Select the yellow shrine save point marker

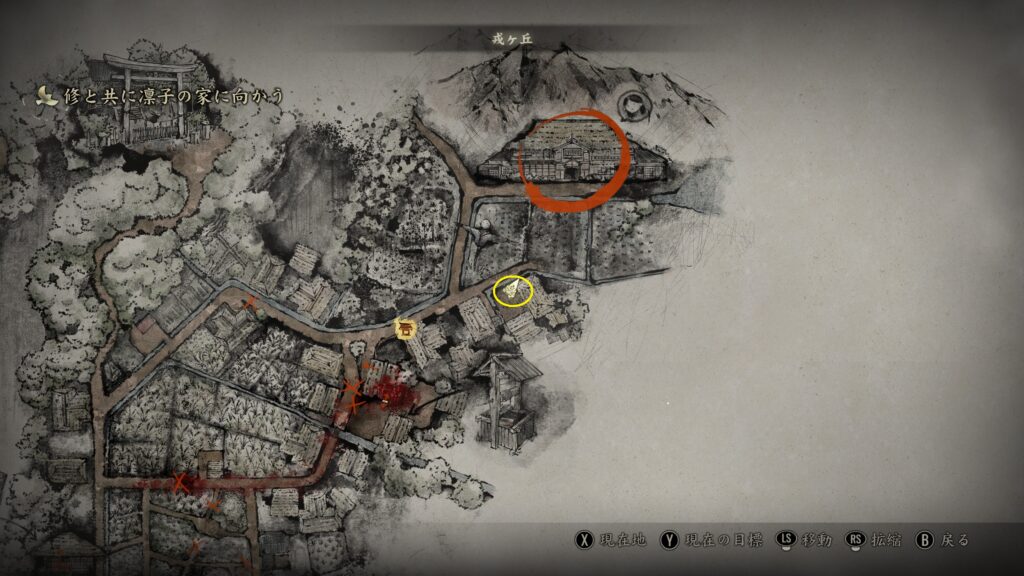406,328
